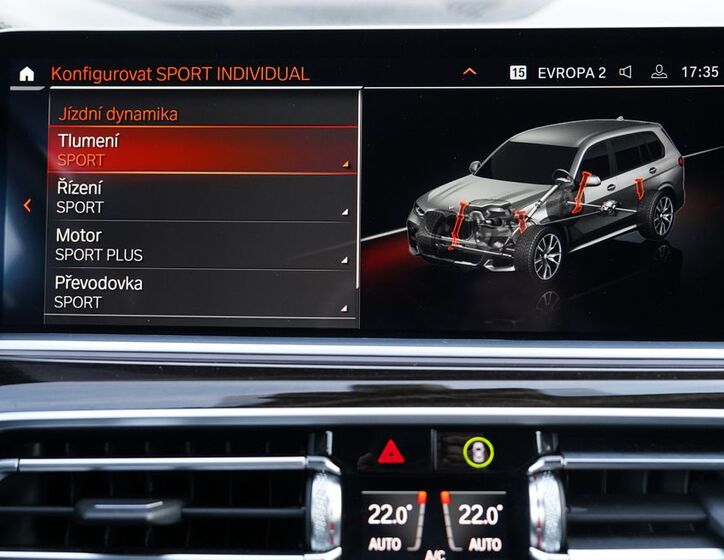The width and height of the screenshot is (724, 560).
Task: Click the orange left back arrow
Action: [27, 205]
